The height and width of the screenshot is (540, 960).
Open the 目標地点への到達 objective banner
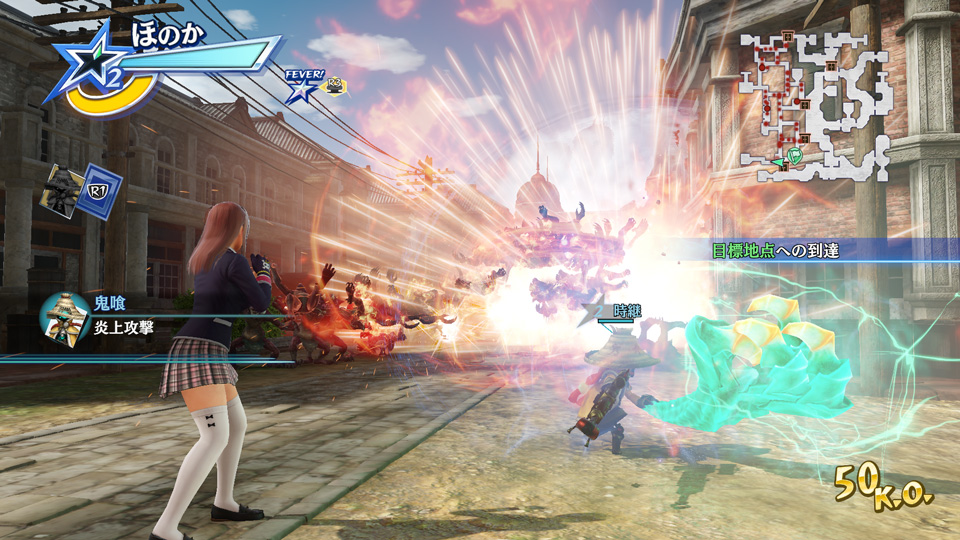click(x=775, y=250)
